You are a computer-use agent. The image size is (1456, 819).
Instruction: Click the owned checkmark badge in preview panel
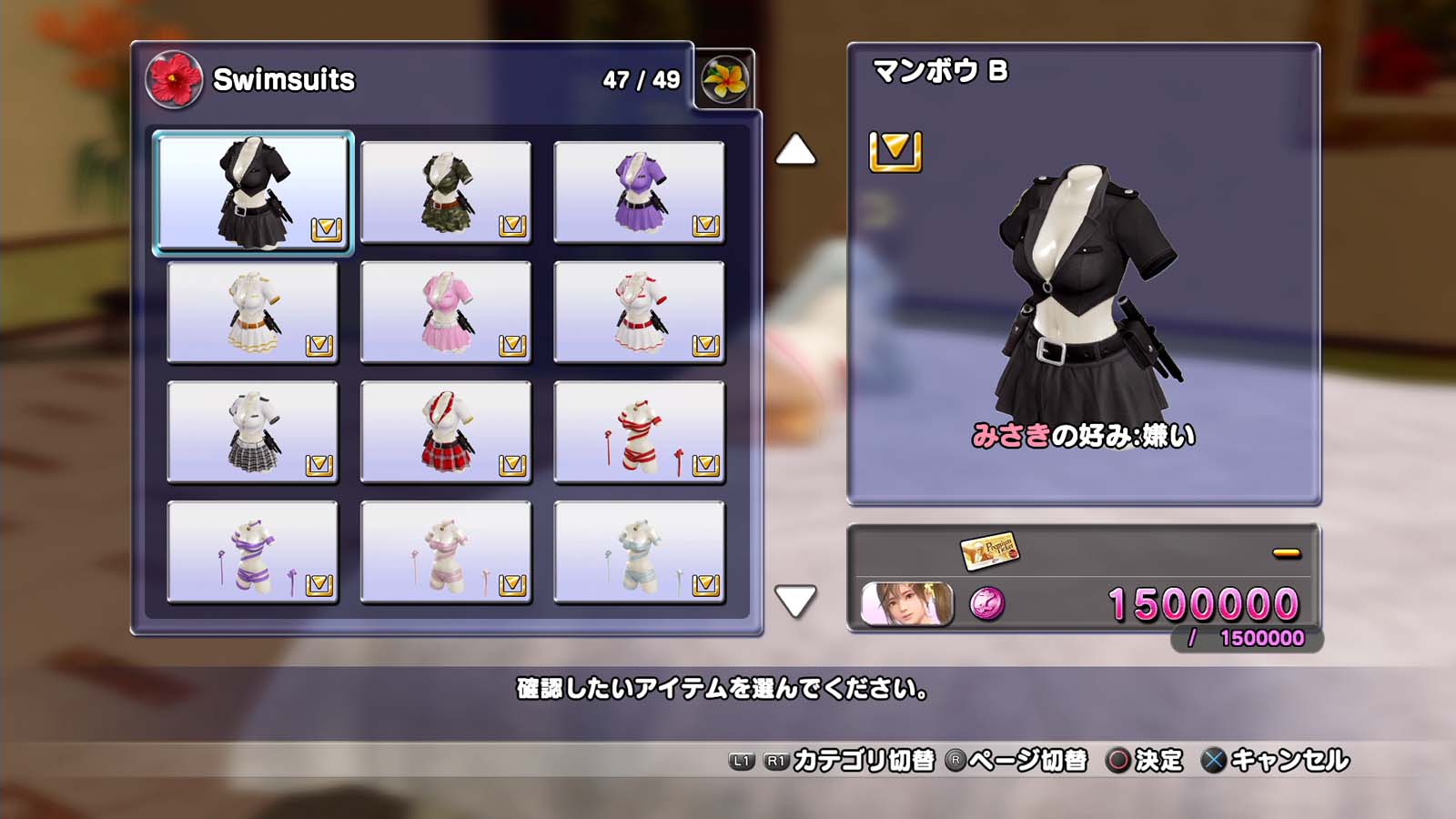tap(895, 151)
